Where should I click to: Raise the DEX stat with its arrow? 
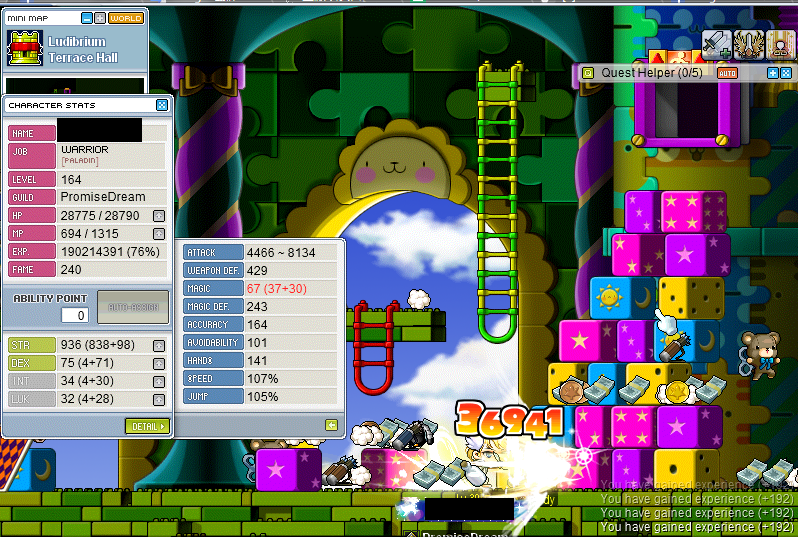[158, 363]
